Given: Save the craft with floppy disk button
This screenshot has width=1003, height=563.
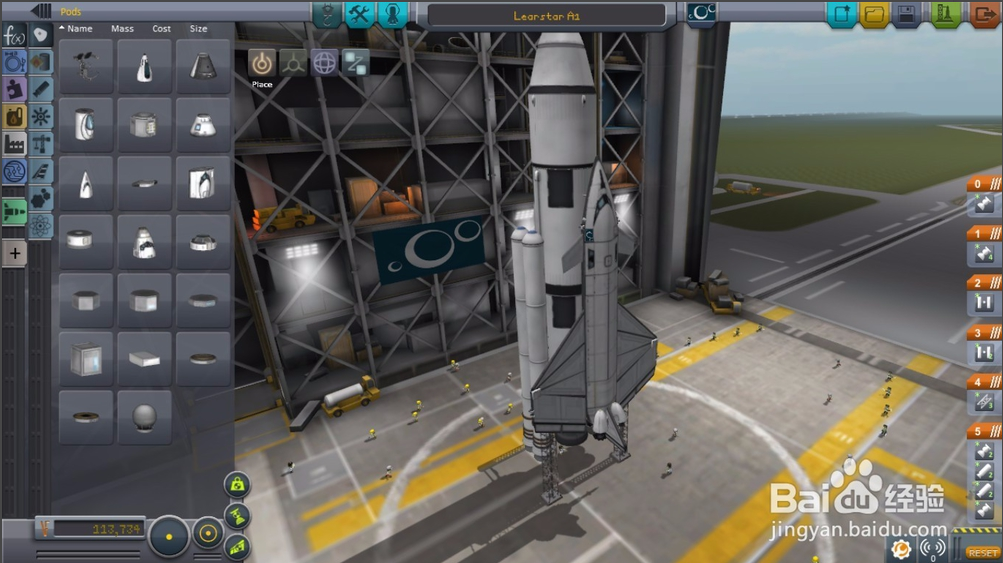Looking at the screenshot, I should tap(908, 15).
